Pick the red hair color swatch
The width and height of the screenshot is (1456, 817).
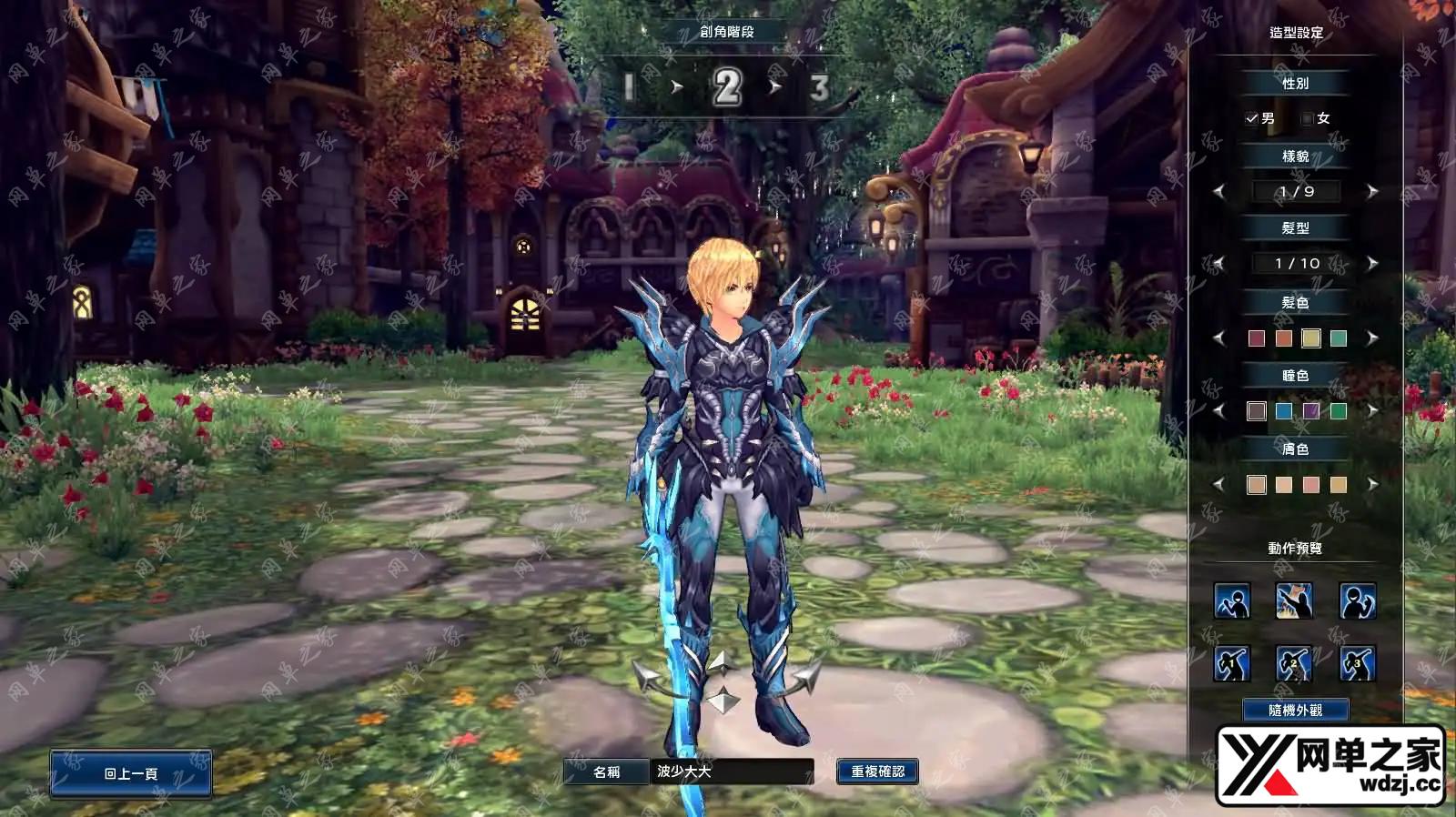(1257, 338)
